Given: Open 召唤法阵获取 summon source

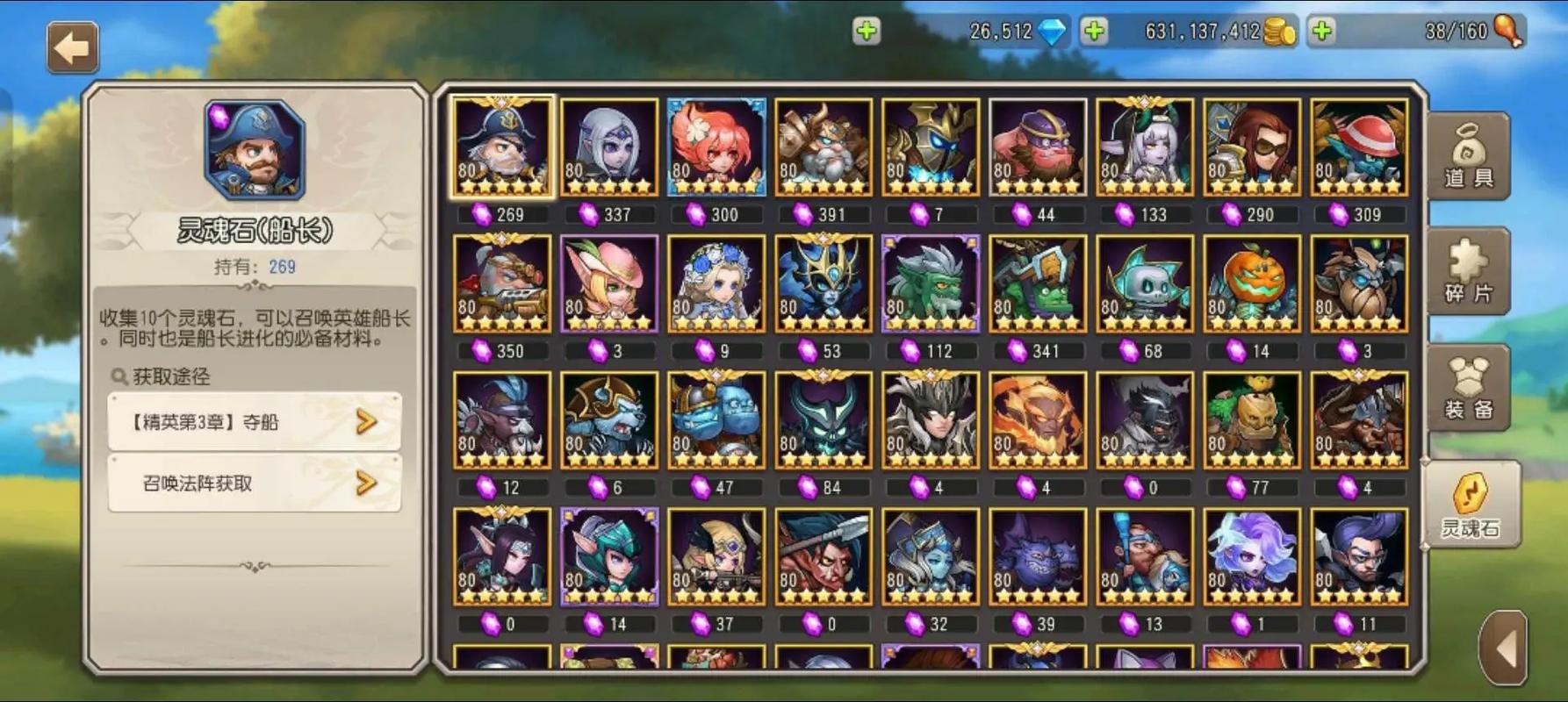Looking at the screenshot, I should (255, 483).
